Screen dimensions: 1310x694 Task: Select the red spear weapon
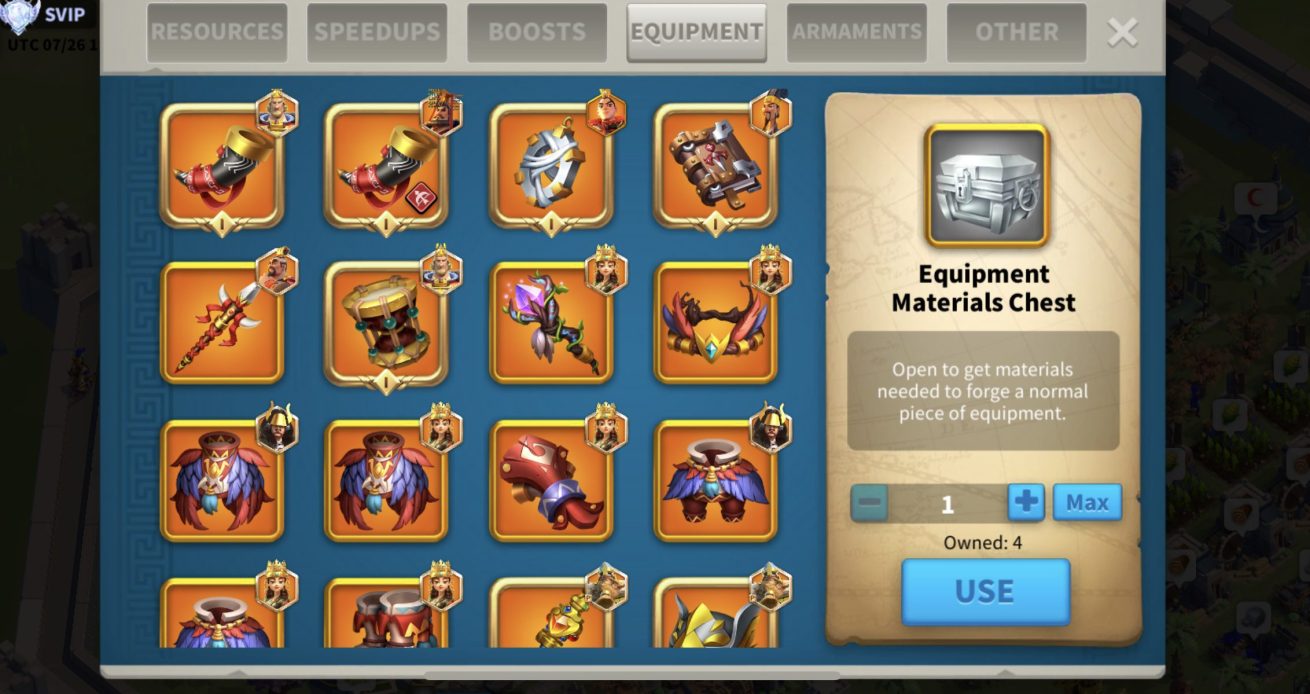tap(222, 323)
